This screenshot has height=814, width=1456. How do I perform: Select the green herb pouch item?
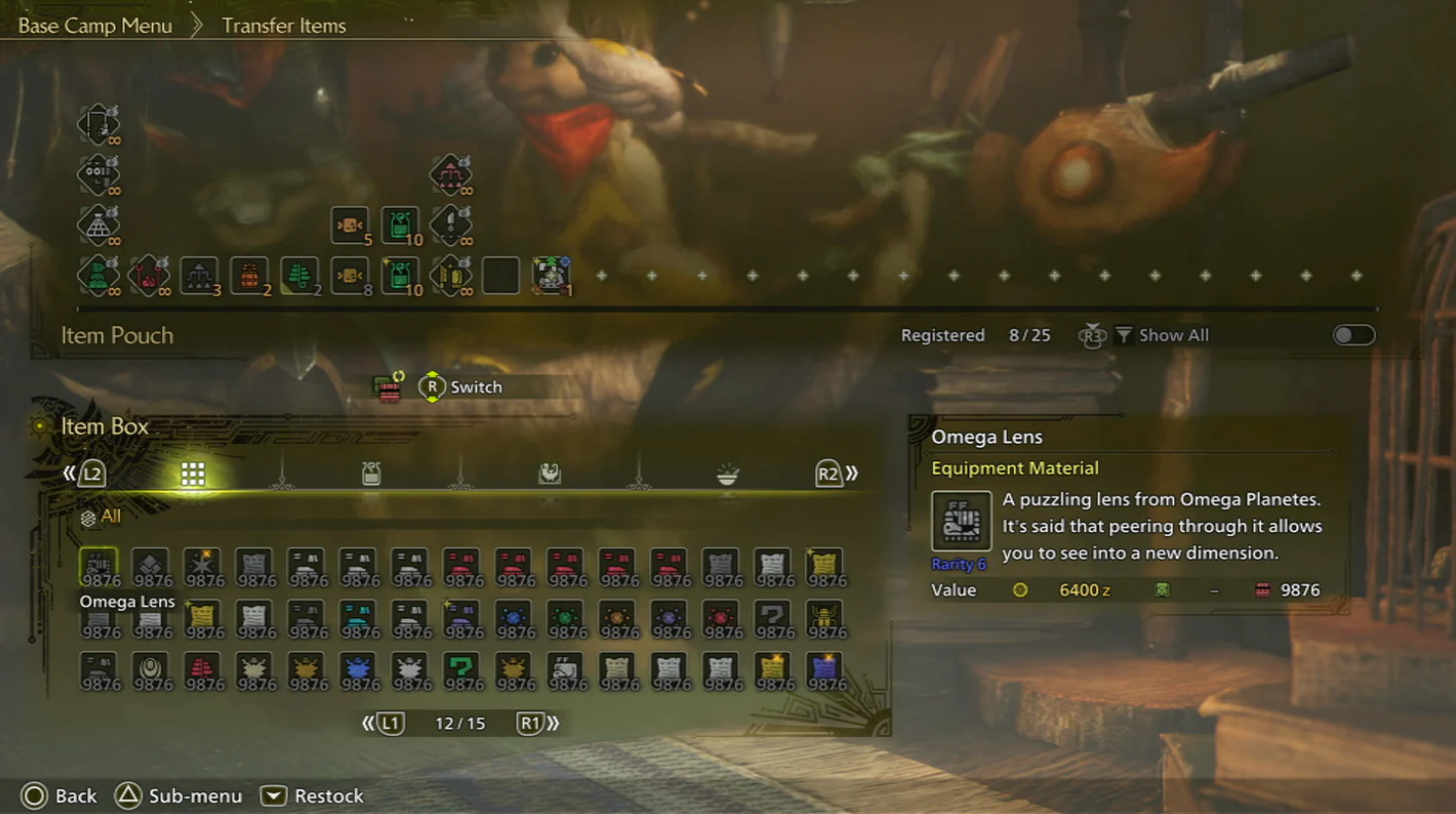[300, 276]
